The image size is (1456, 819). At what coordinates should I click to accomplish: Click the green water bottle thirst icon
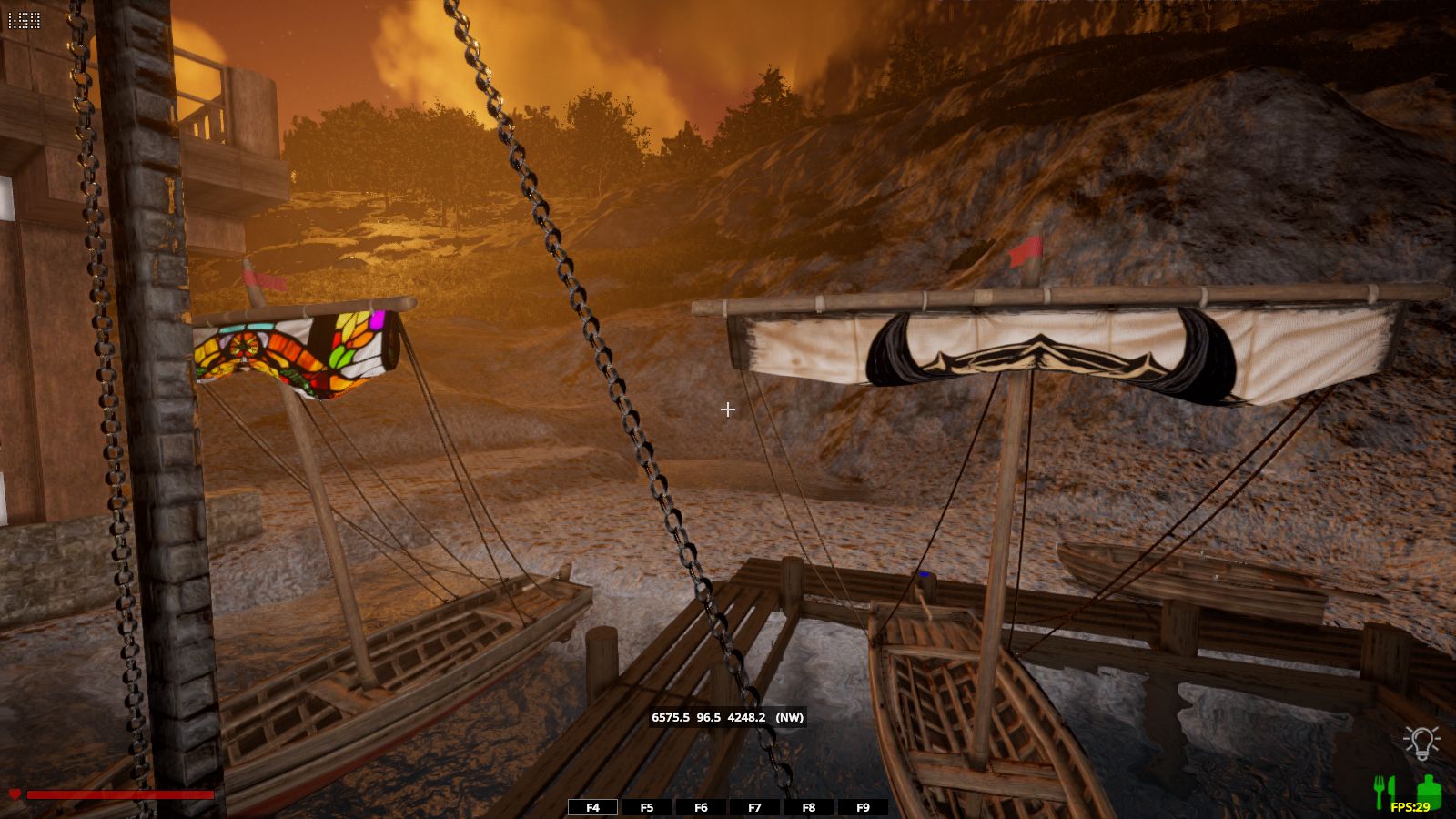coord(1429,790)
